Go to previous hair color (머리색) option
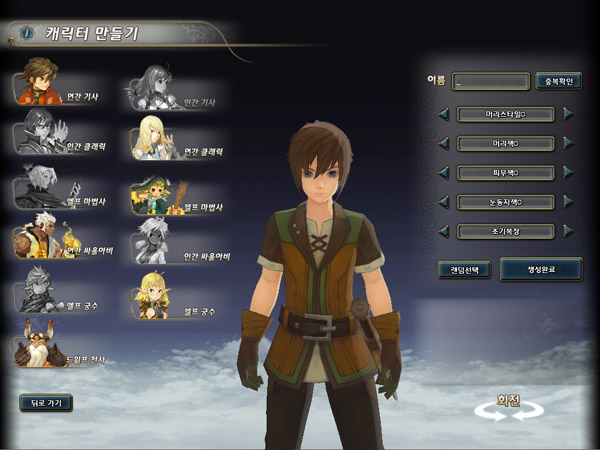The height and width of the screenshot is (450, 600). (443, 143)
